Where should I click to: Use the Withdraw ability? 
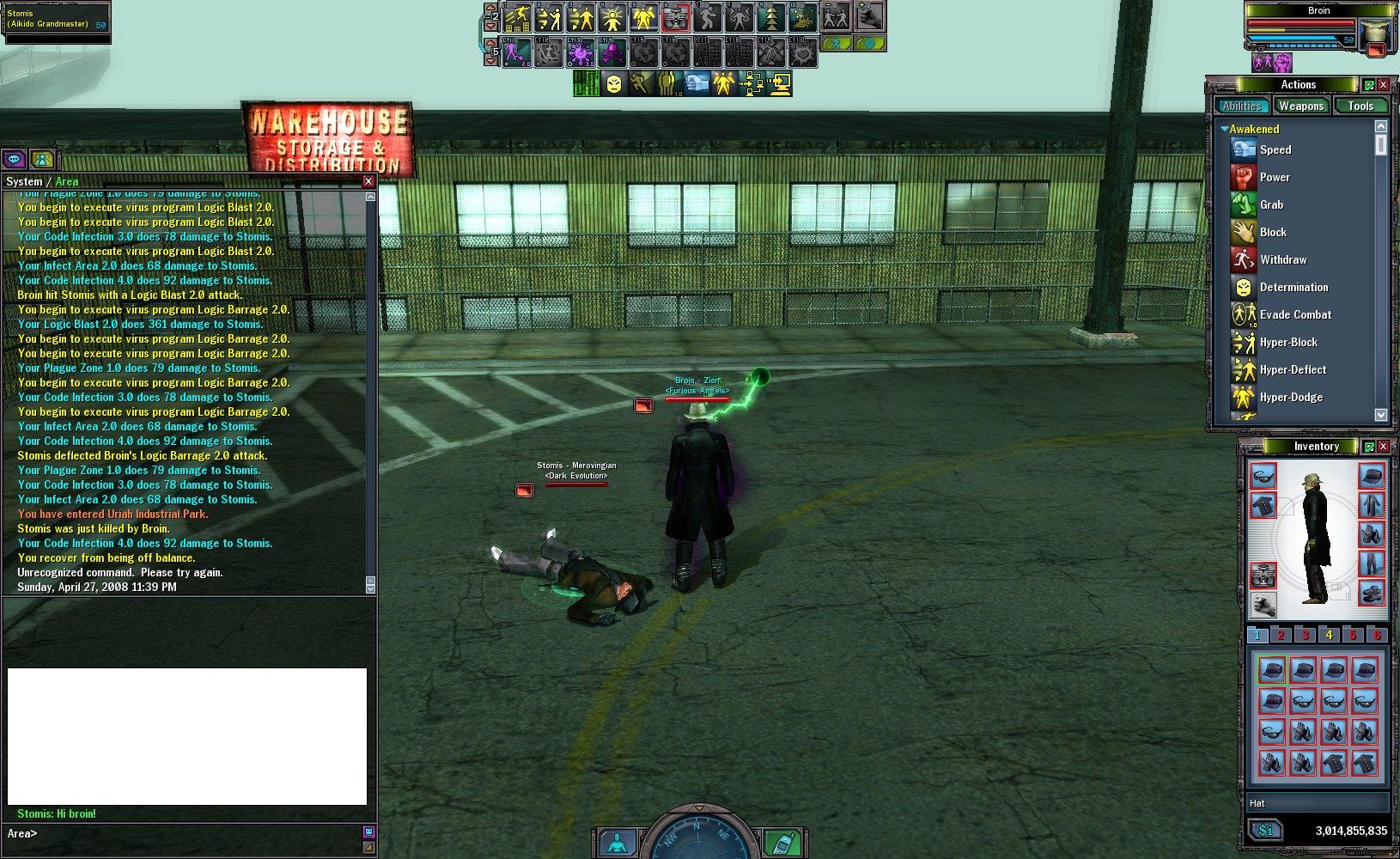pyautogui.click(x=1282, y=259)
